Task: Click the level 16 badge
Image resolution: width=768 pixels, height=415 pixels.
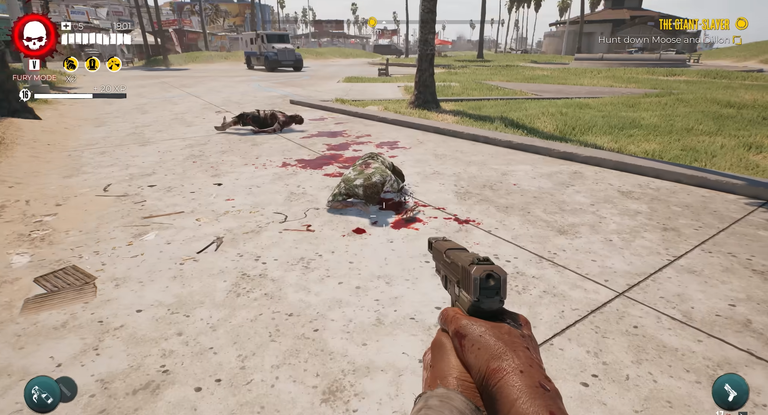Action: coord(26,95)
